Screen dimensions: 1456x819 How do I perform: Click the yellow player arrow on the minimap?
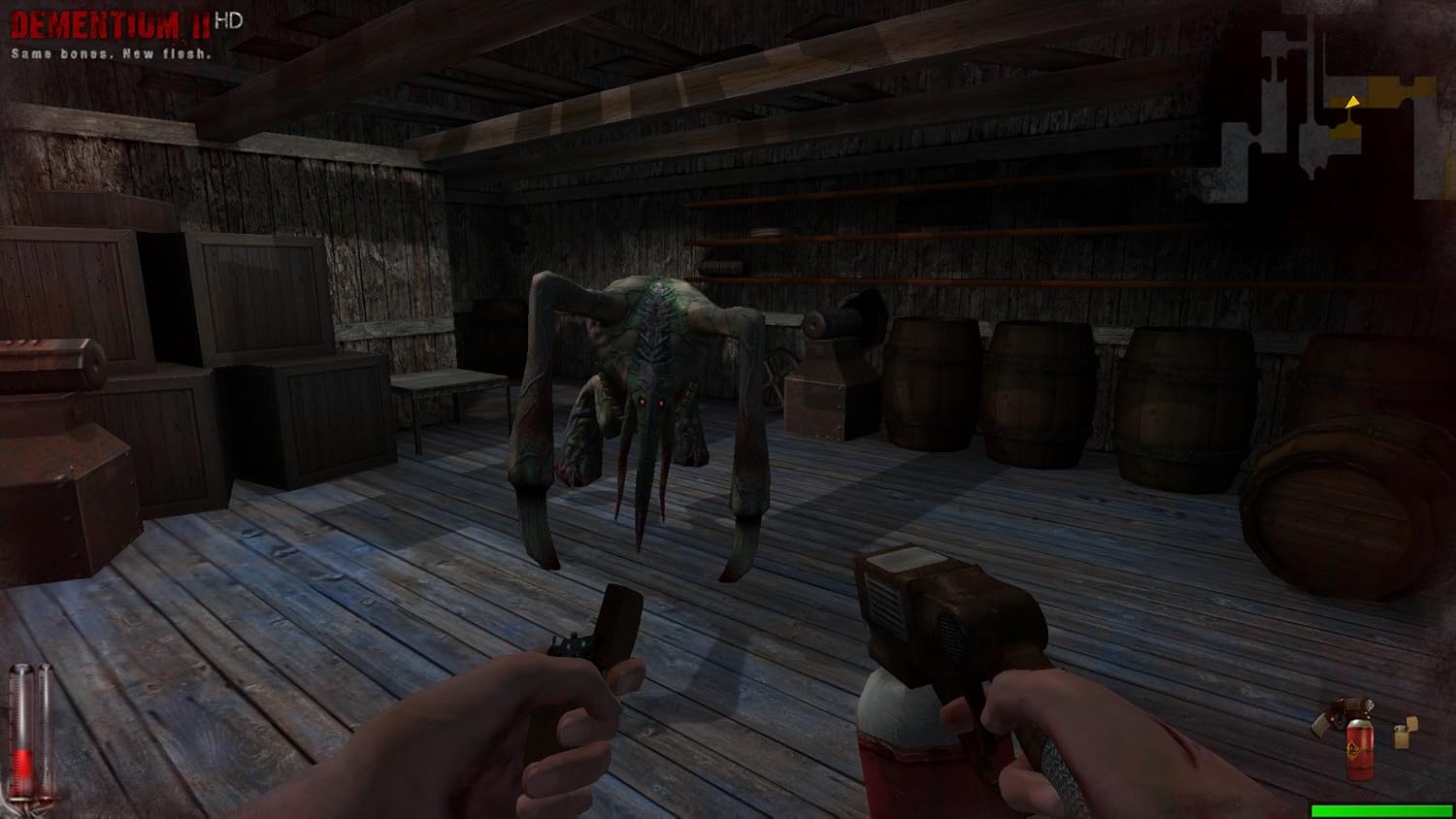tap(1352, 103)
